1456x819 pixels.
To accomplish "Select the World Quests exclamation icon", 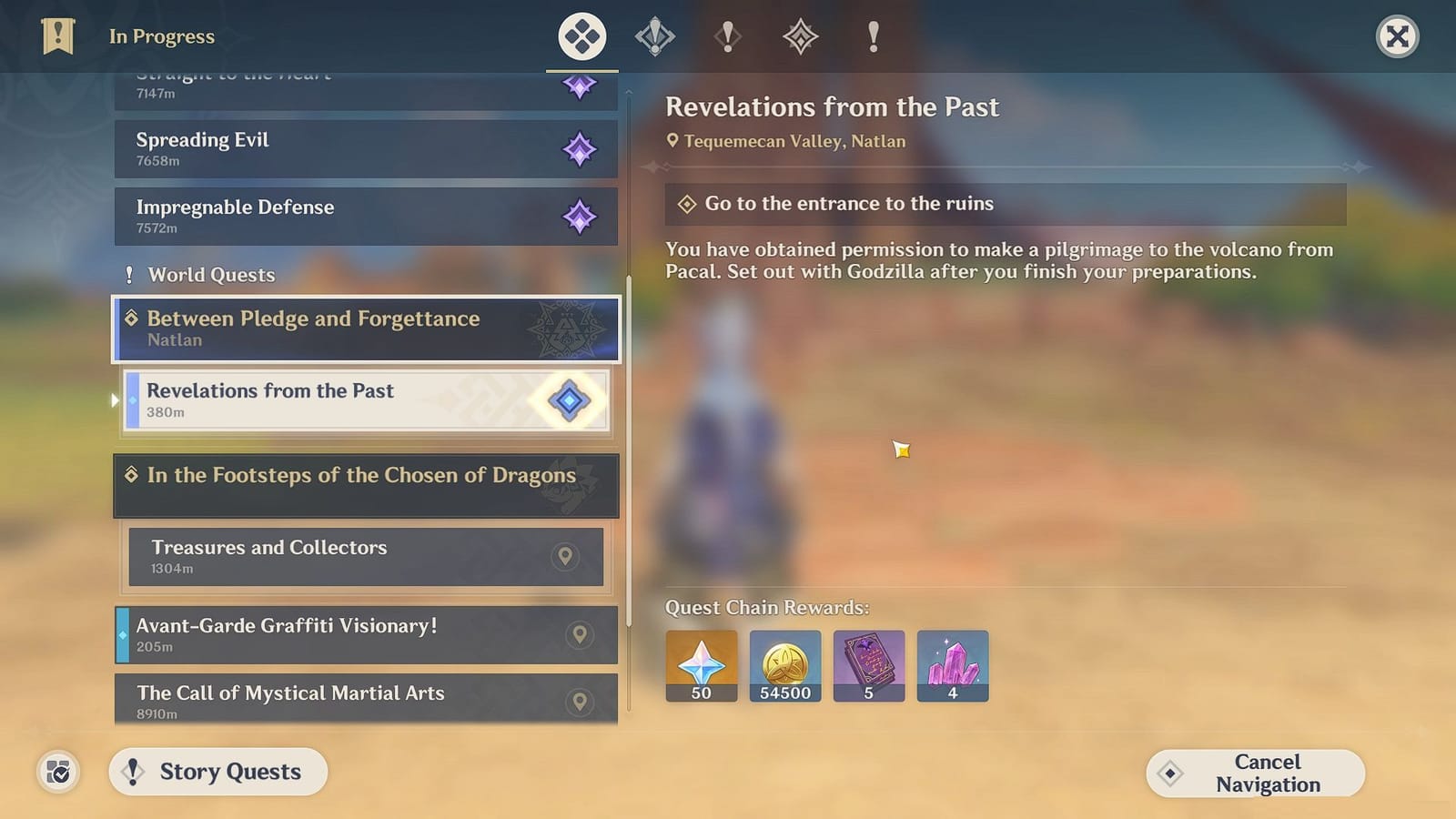I will click(874, 36).
